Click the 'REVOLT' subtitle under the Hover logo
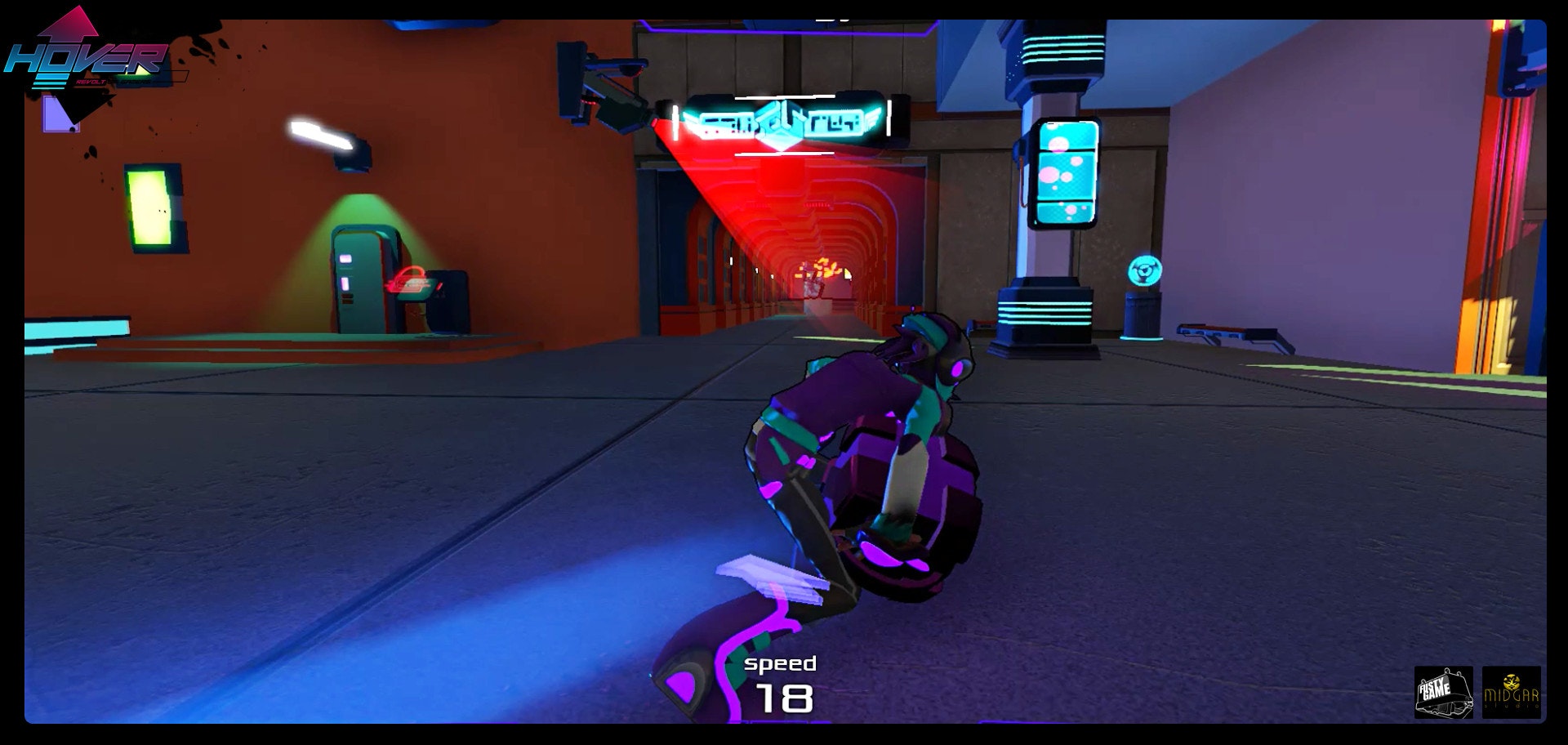 (x=92, y=82)
